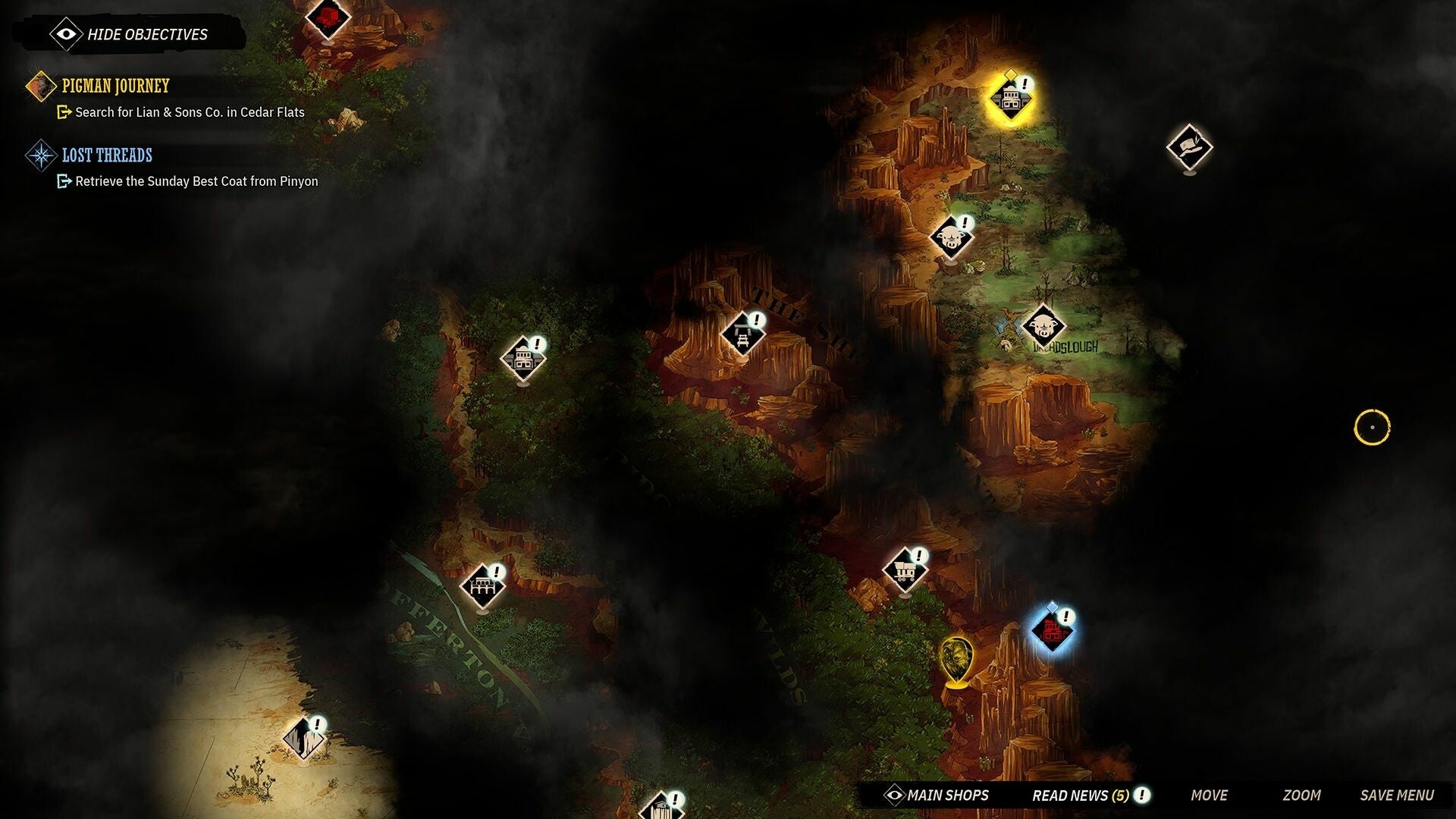Click the gate marker along The Shelf
The image size is (1456, 819).
(x=742, y=332)
